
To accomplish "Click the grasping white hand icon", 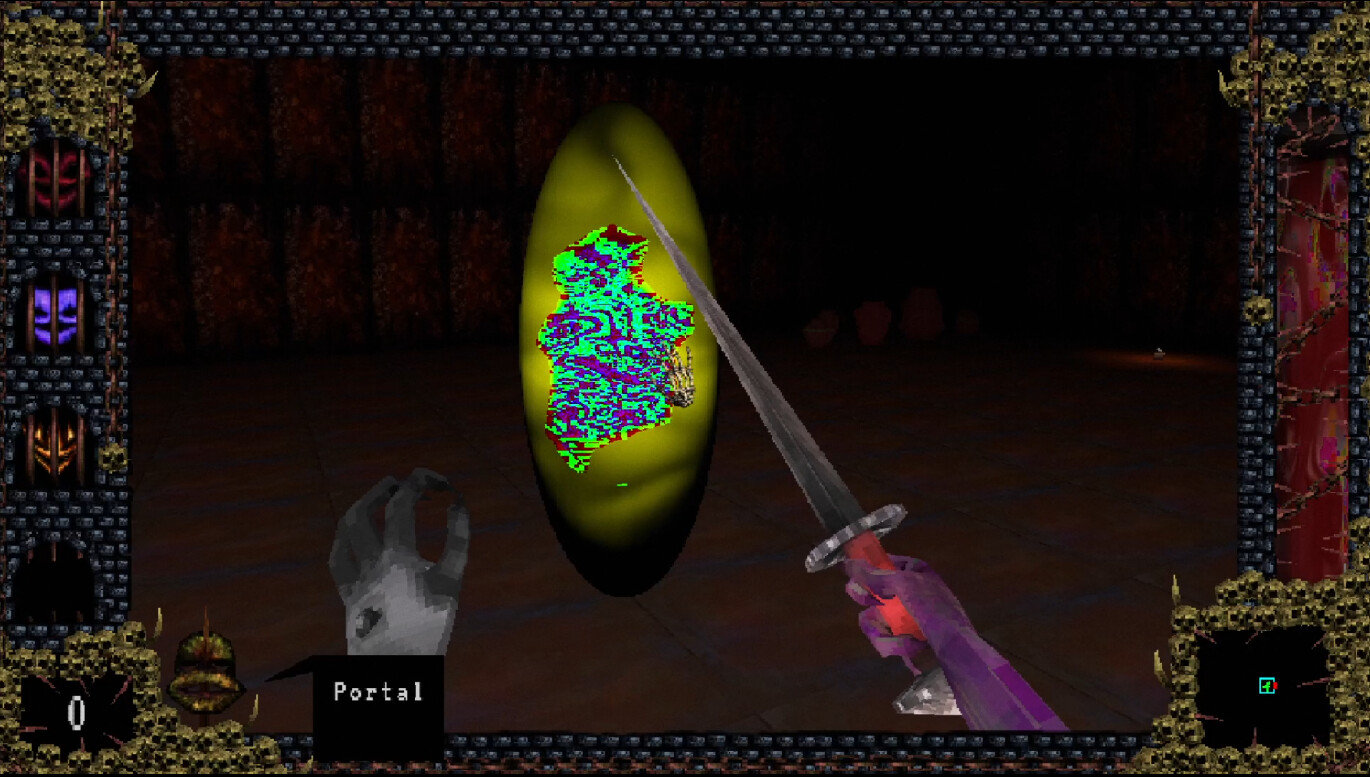I will pos(400,560).
